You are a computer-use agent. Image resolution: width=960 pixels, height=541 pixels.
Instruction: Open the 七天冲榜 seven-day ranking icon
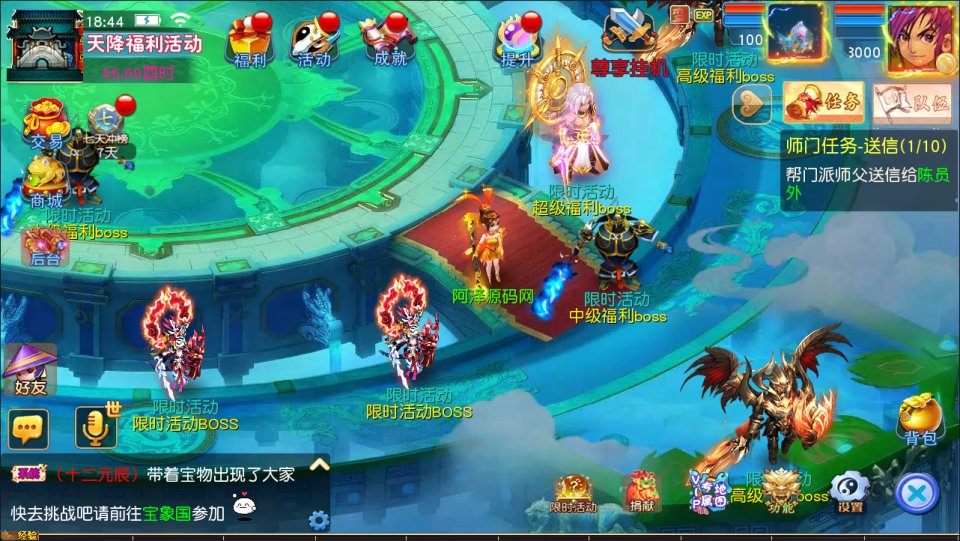(102, 130)
